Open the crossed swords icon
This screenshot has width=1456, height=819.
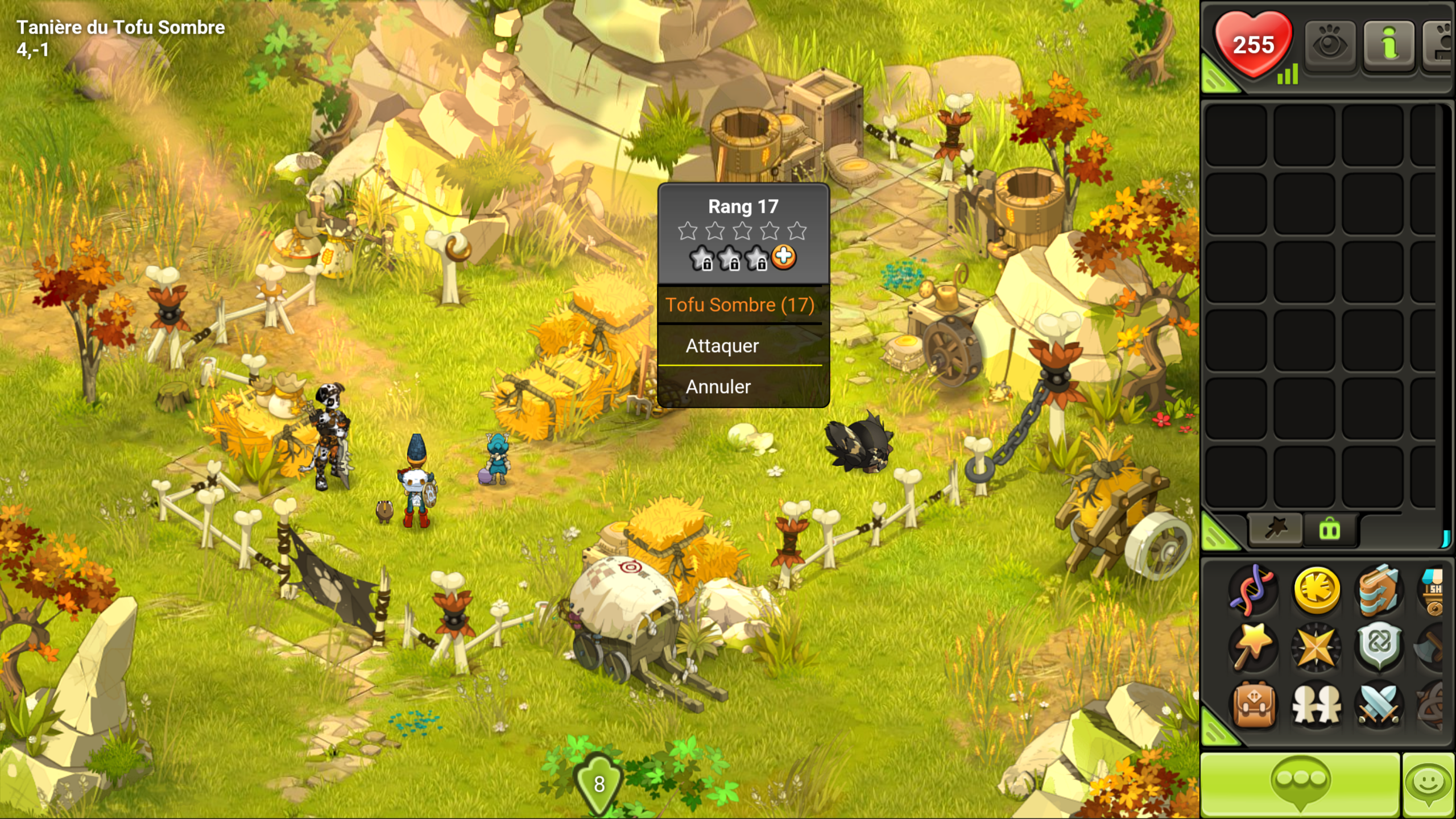1379,705
